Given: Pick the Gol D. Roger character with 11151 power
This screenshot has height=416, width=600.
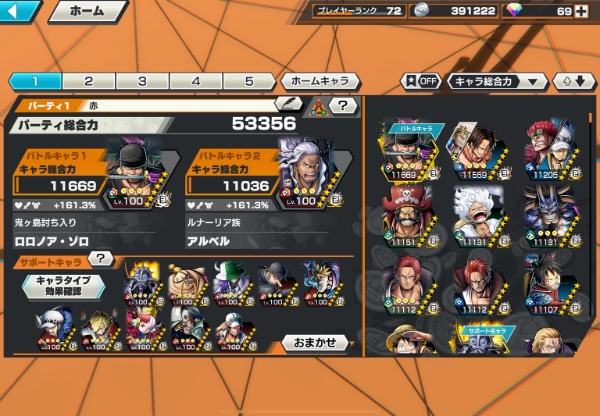Looking at the screenshot, I should coord(412,215).
